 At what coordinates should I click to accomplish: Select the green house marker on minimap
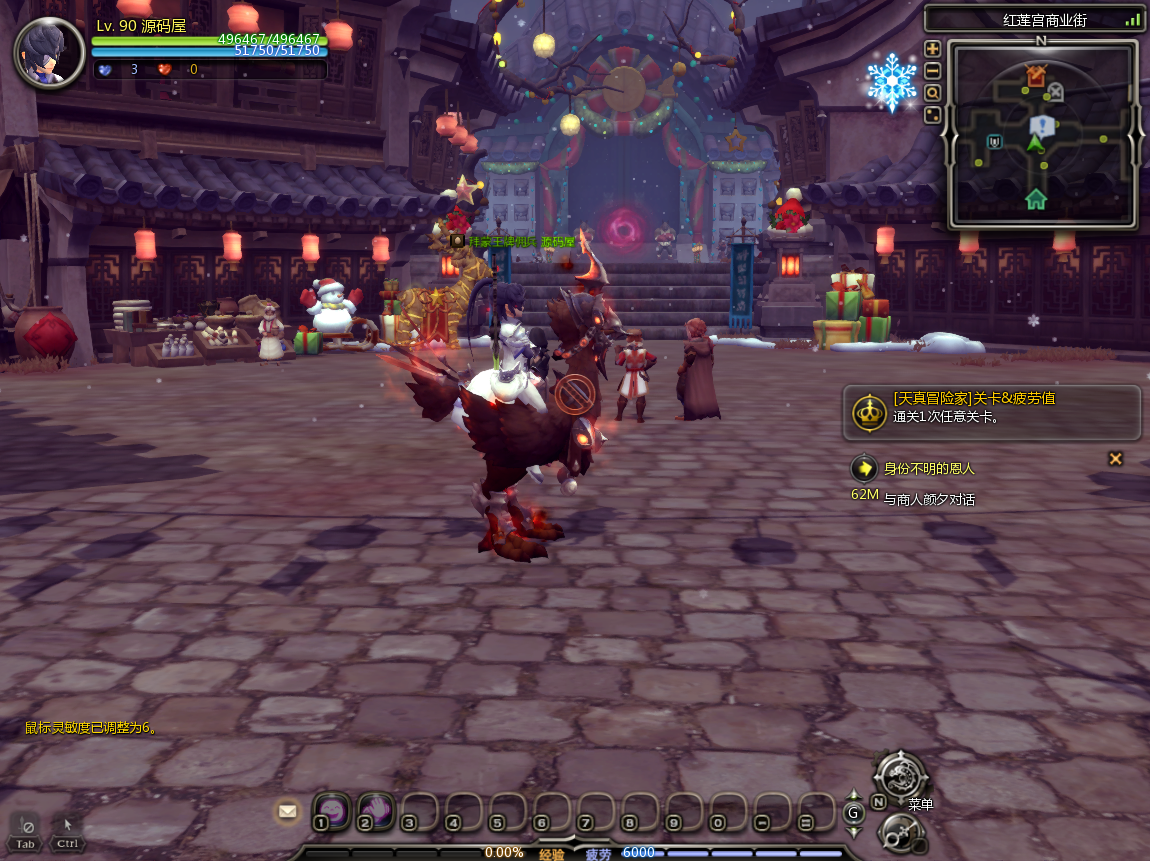(x=1036, y=198)
